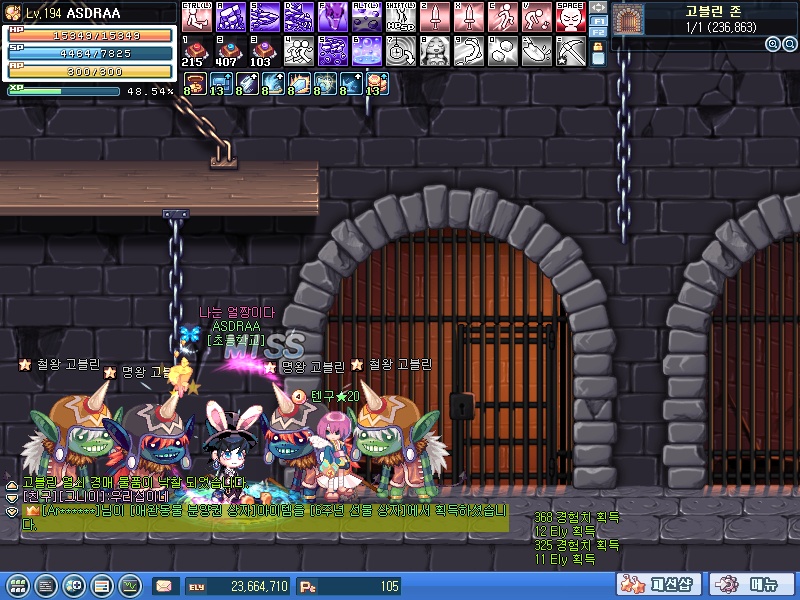Use the red potion with 215 count
This screenshot has height=600, width=800.
[197, 50]
